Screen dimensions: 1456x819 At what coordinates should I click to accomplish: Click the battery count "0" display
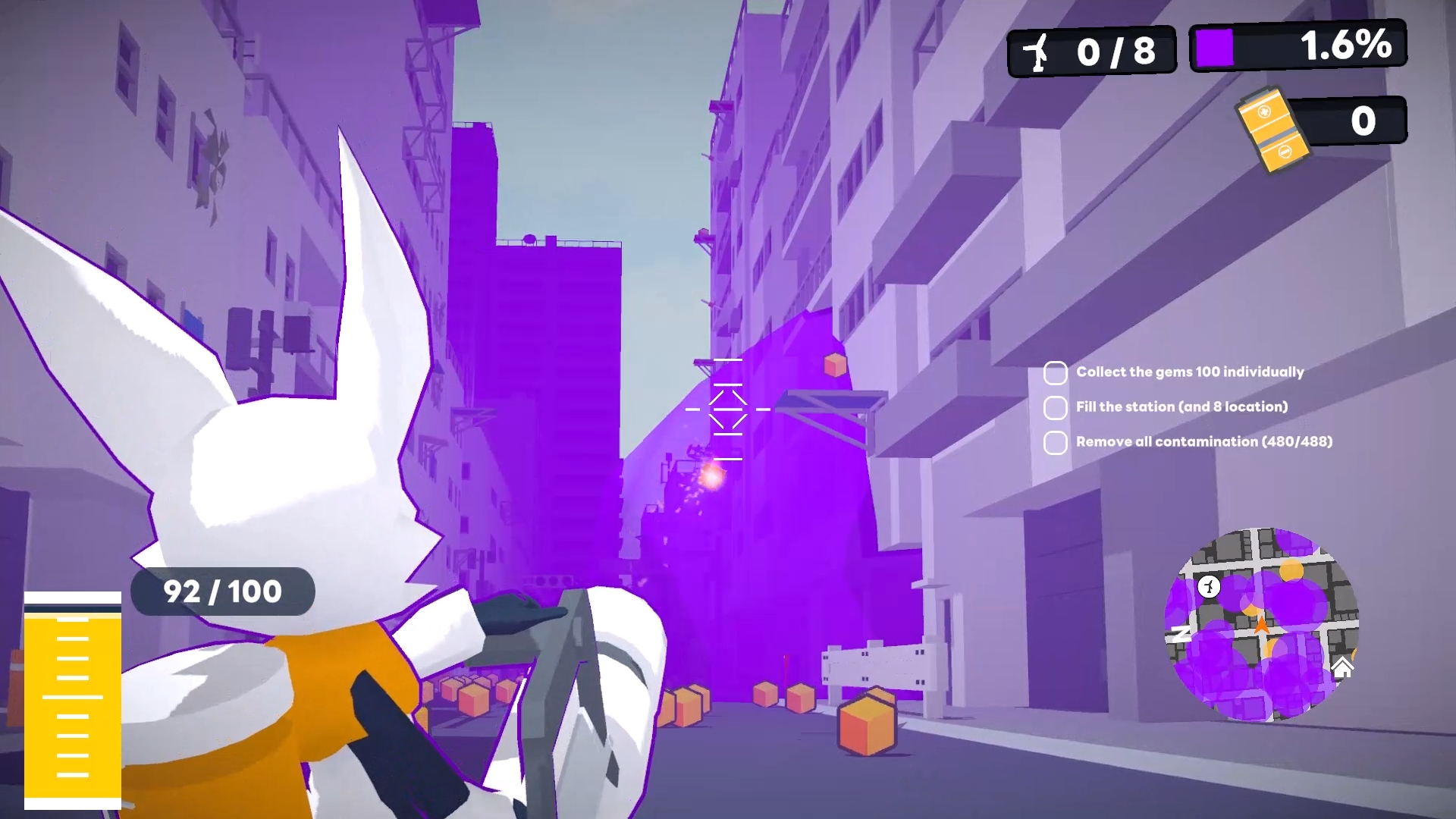tap(1361, 120)
